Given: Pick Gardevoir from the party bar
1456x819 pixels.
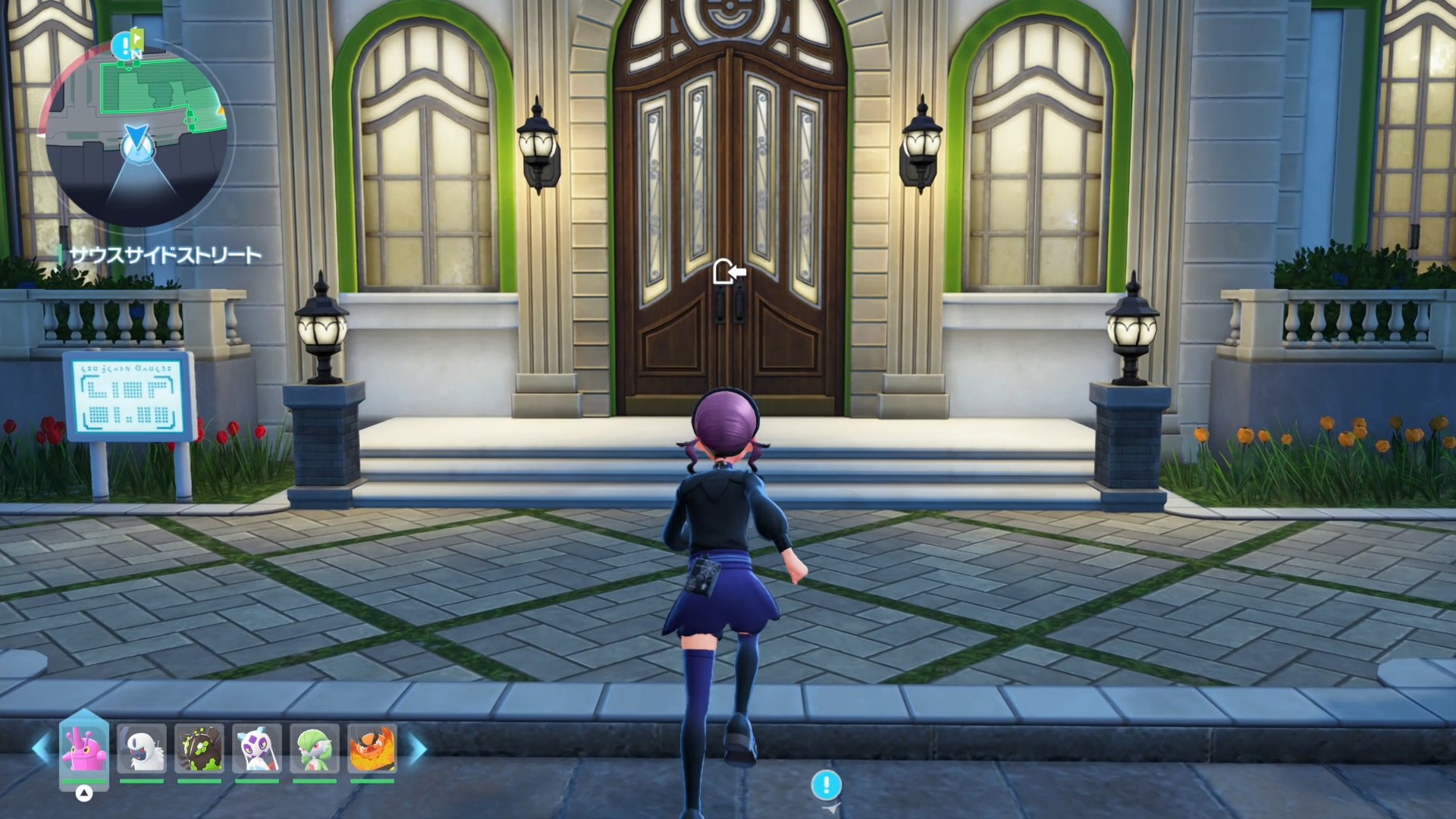Looking at the screenshot, I should (315, 748).
